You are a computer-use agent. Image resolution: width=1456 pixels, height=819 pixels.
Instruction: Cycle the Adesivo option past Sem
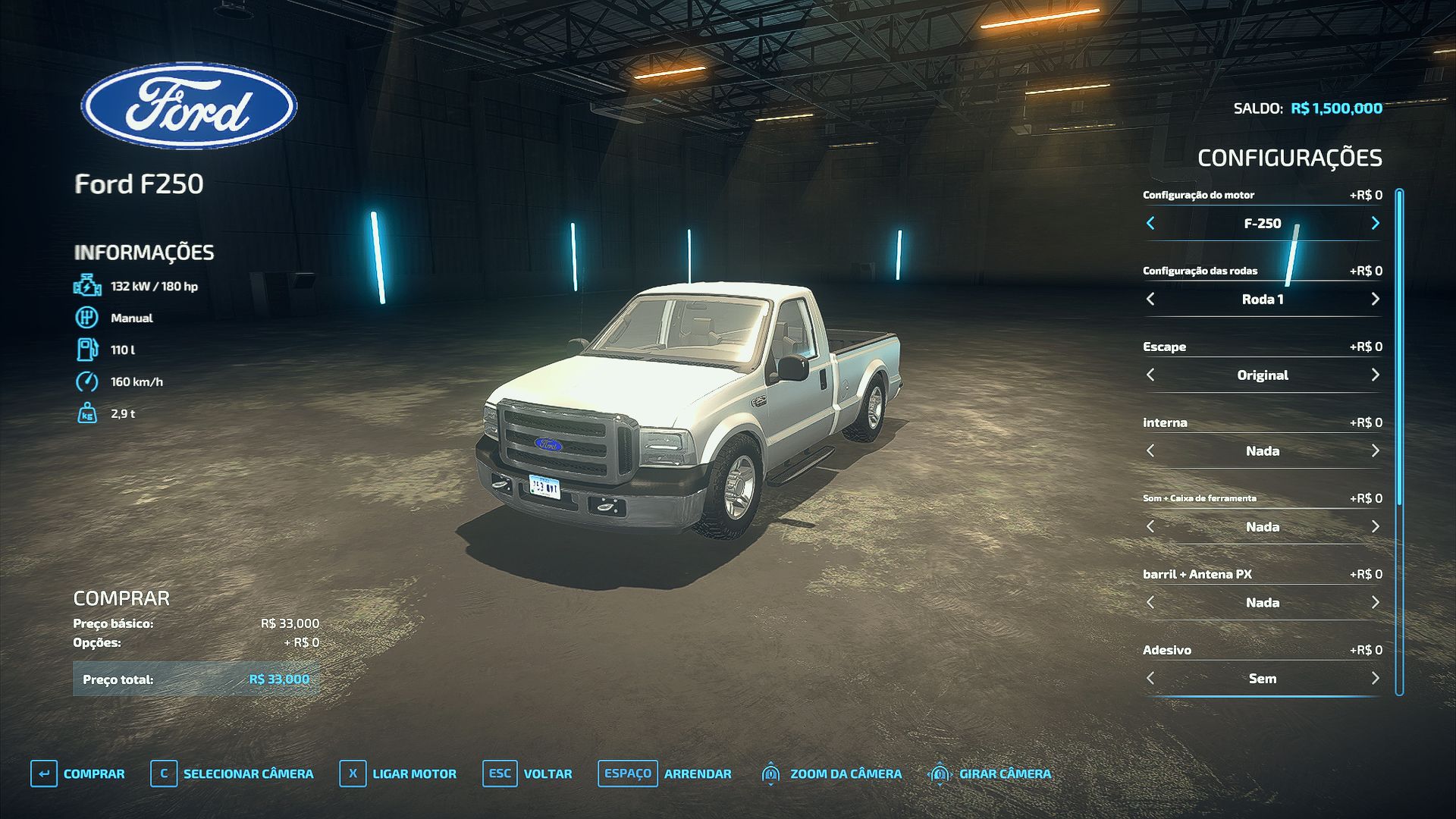click(1374, 678)
